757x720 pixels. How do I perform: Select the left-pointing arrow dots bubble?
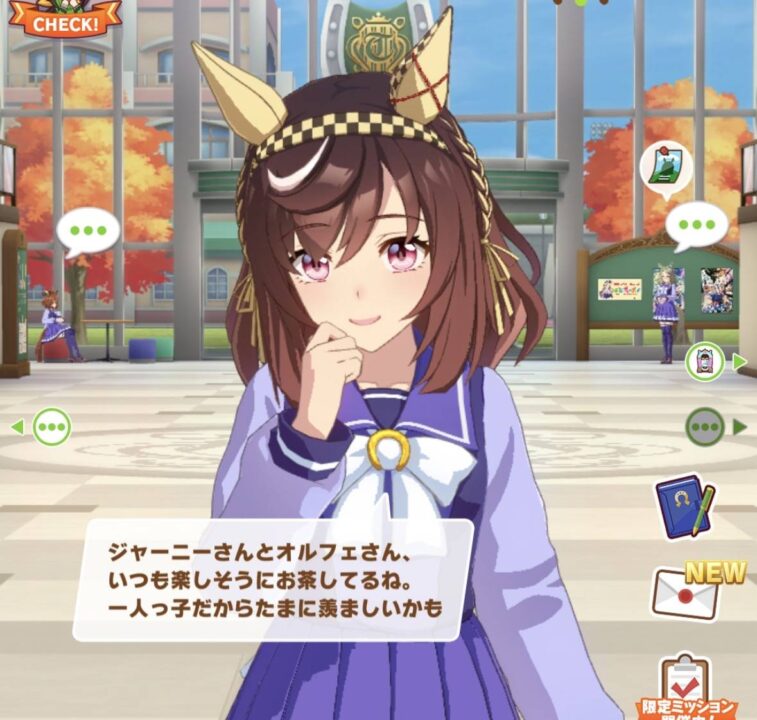[x=51, y=427]
